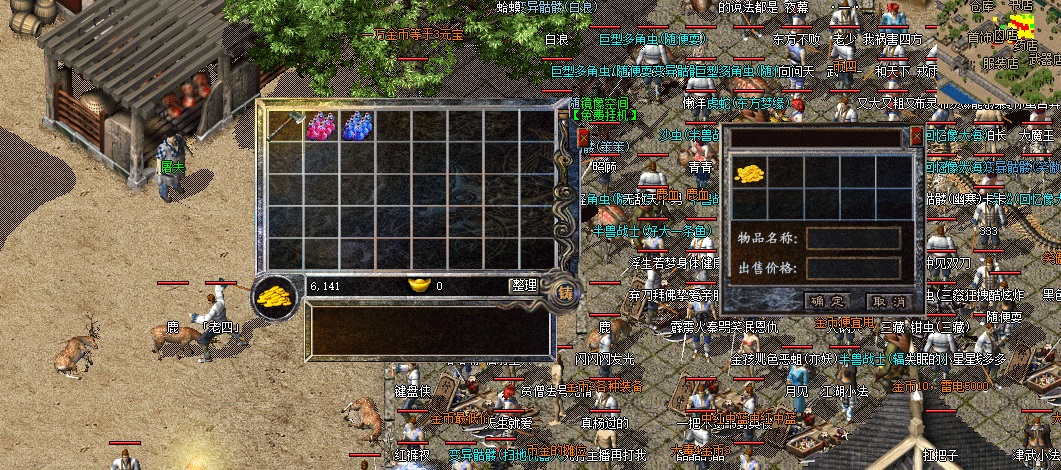Image resolution: width=1061 pixels, height=470 pixels.
Task: Confirm the sale with 确定
Action: click(x=826, y=300)
